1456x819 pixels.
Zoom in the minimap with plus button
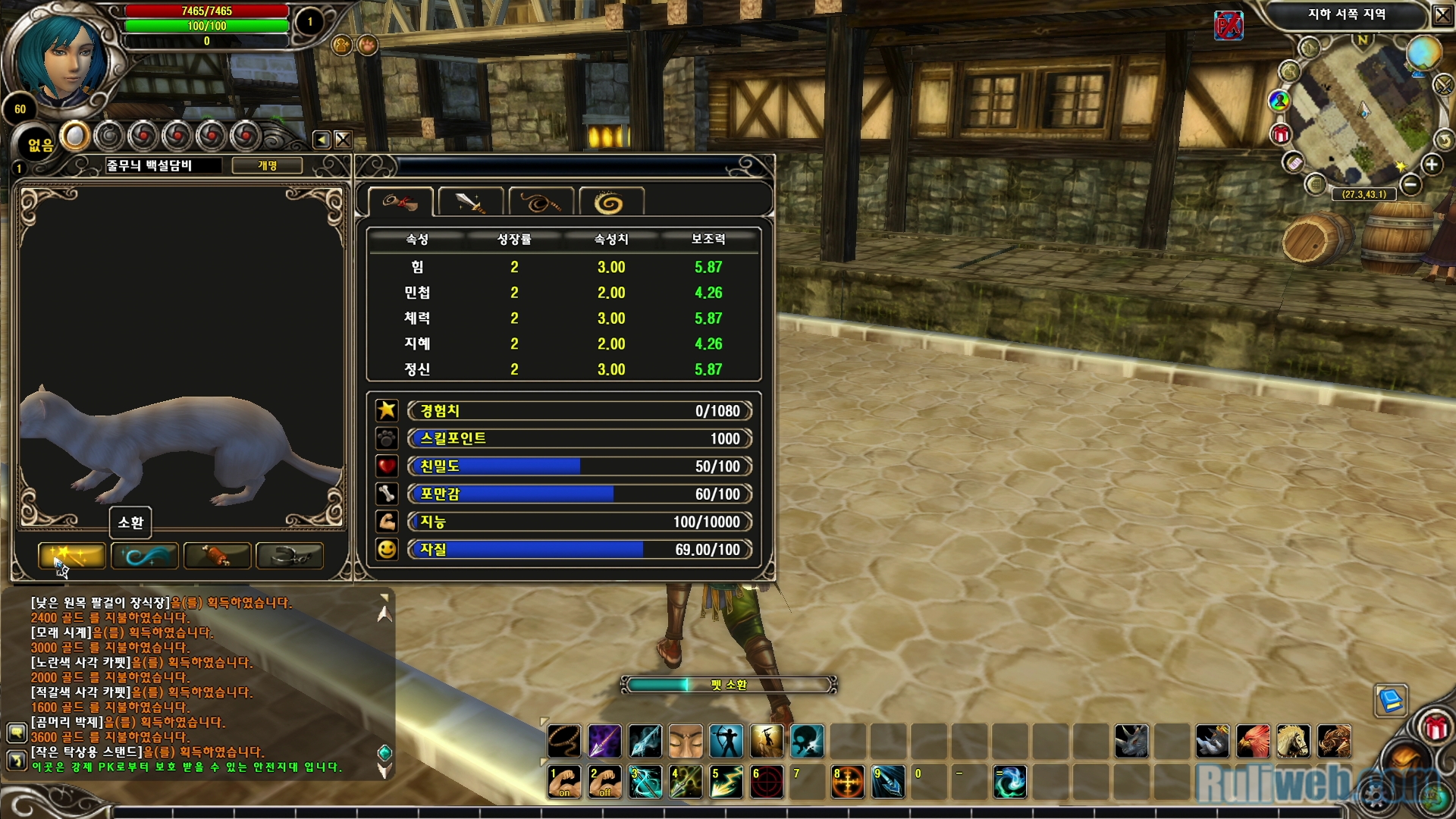tap(1431, 165)
